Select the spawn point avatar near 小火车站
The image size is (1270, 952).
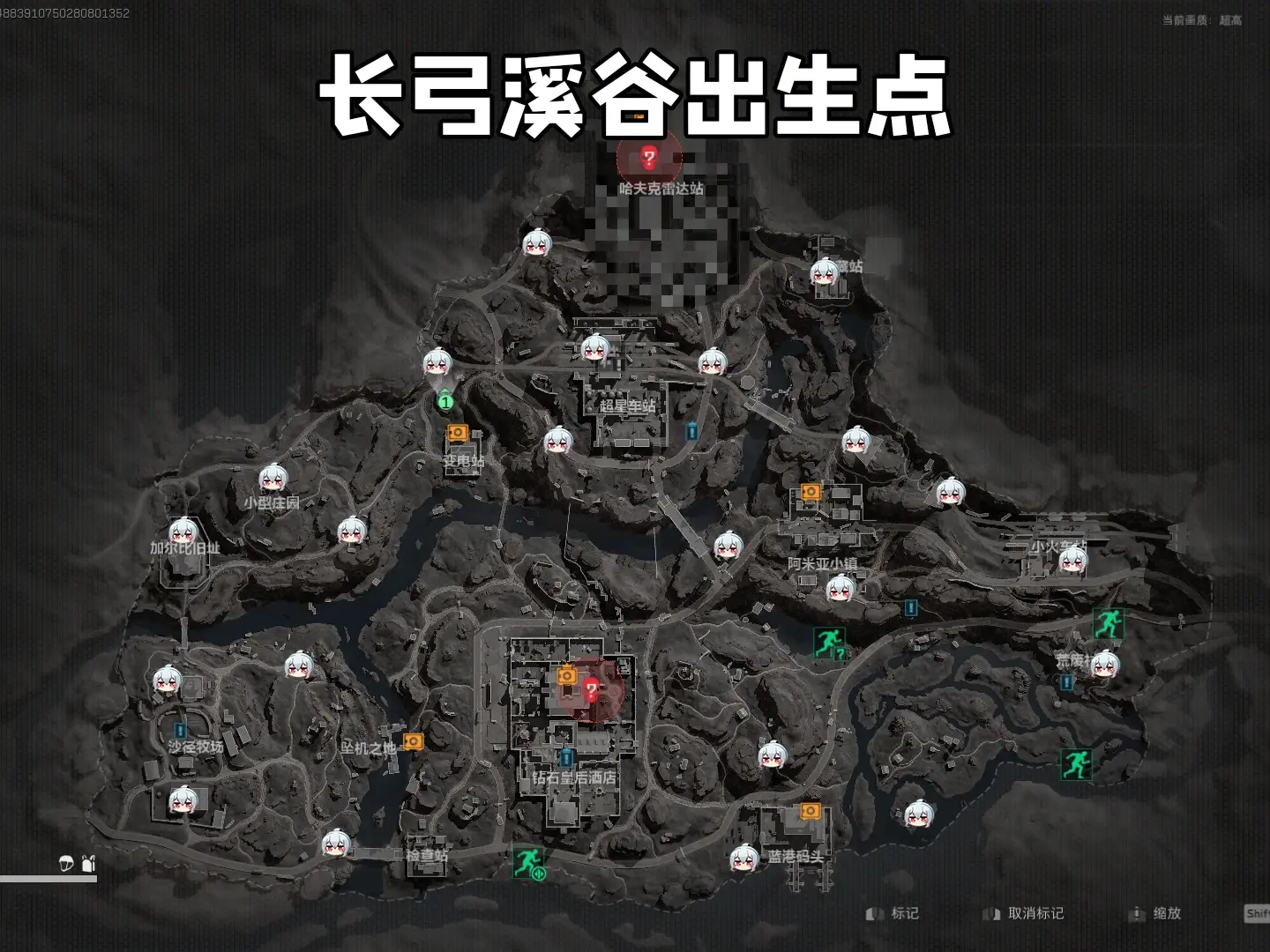pos(1073,562)
